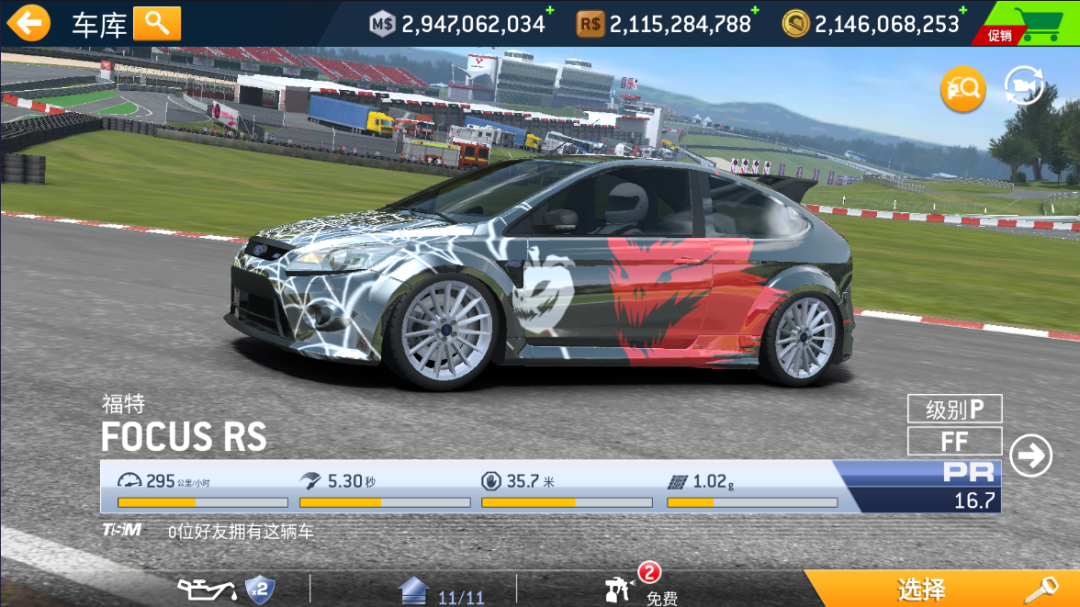Toggle the rotating camera view icon
The image size is (1080, 607).
(x=1025, y=88)
